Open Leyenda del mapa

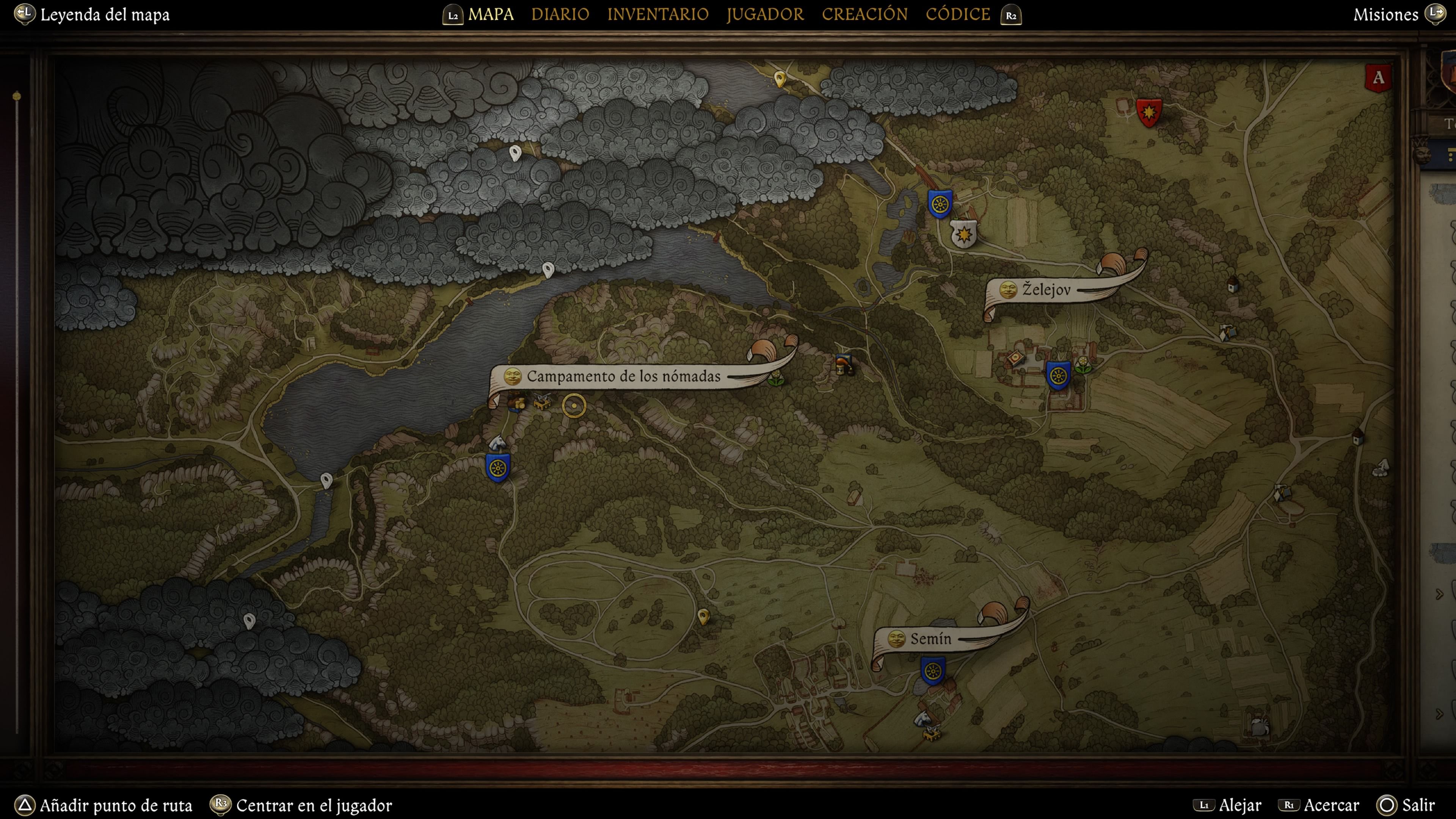104,15
